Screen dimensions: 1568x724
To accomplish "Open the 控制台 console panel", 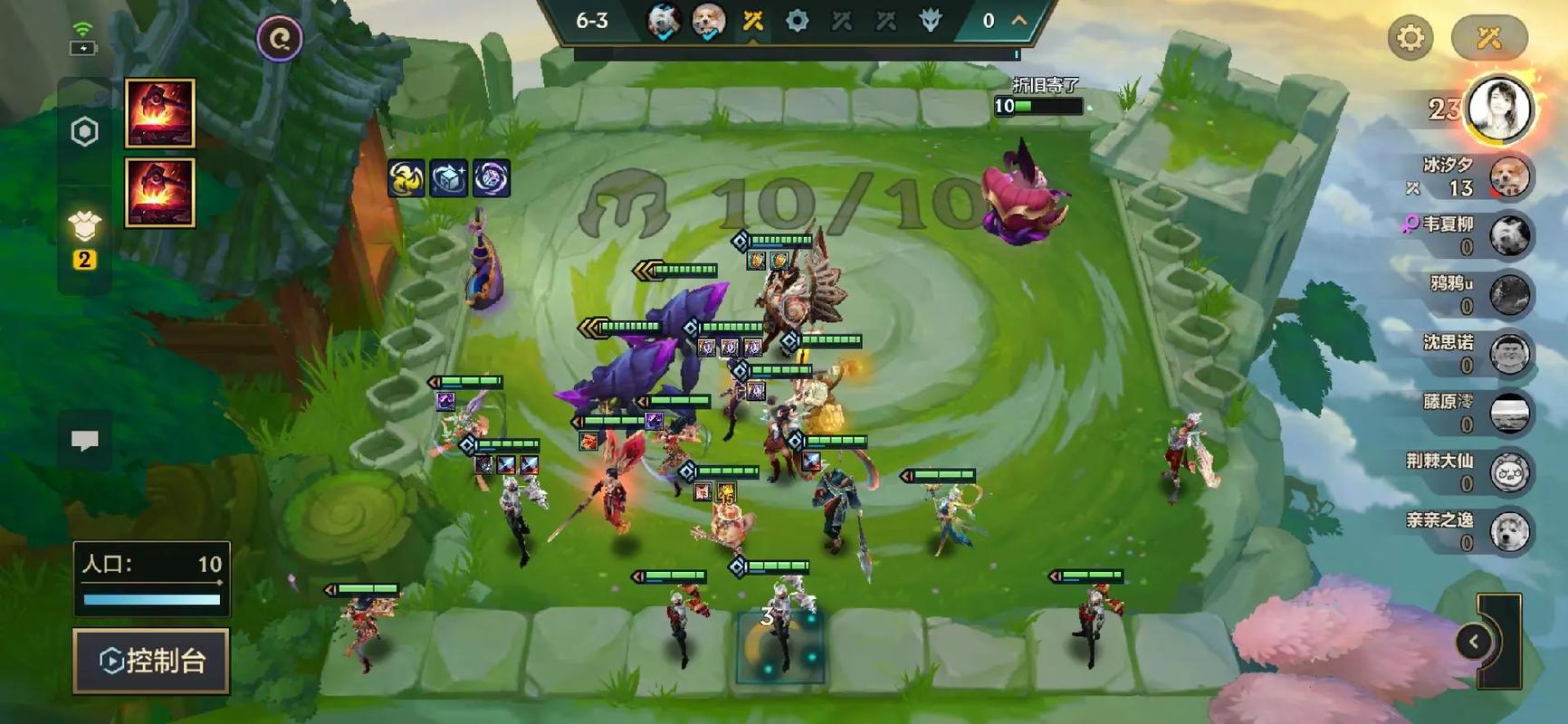I will (x=151, y=661).
